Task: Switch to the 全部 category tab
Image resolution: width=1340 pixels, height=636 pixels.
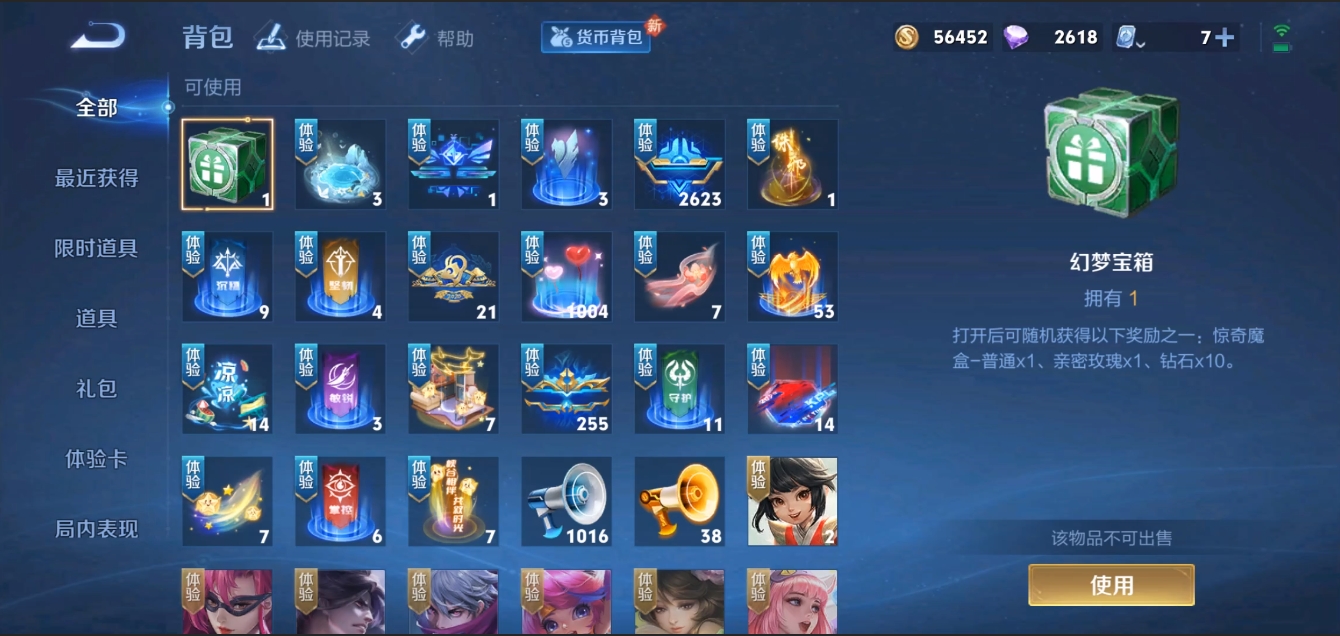Action: coord(96,108)
